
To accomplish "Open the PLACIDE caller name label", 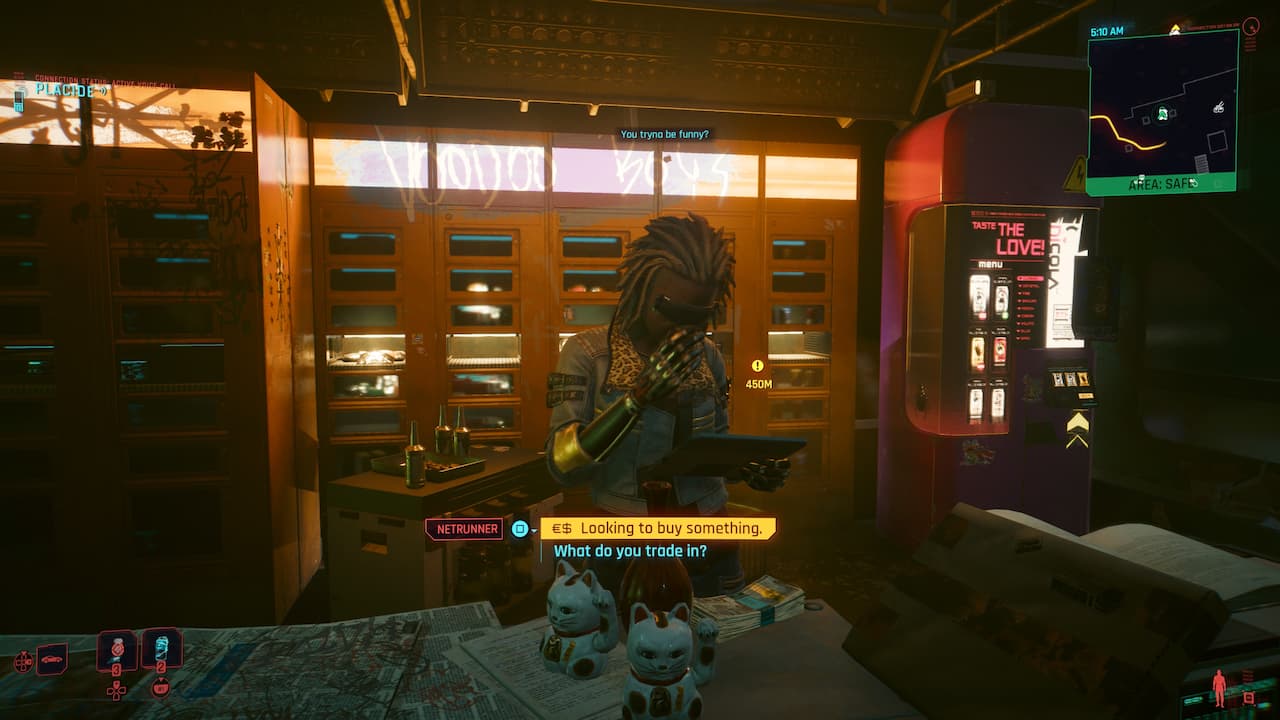I will click(x=63, y=89).
